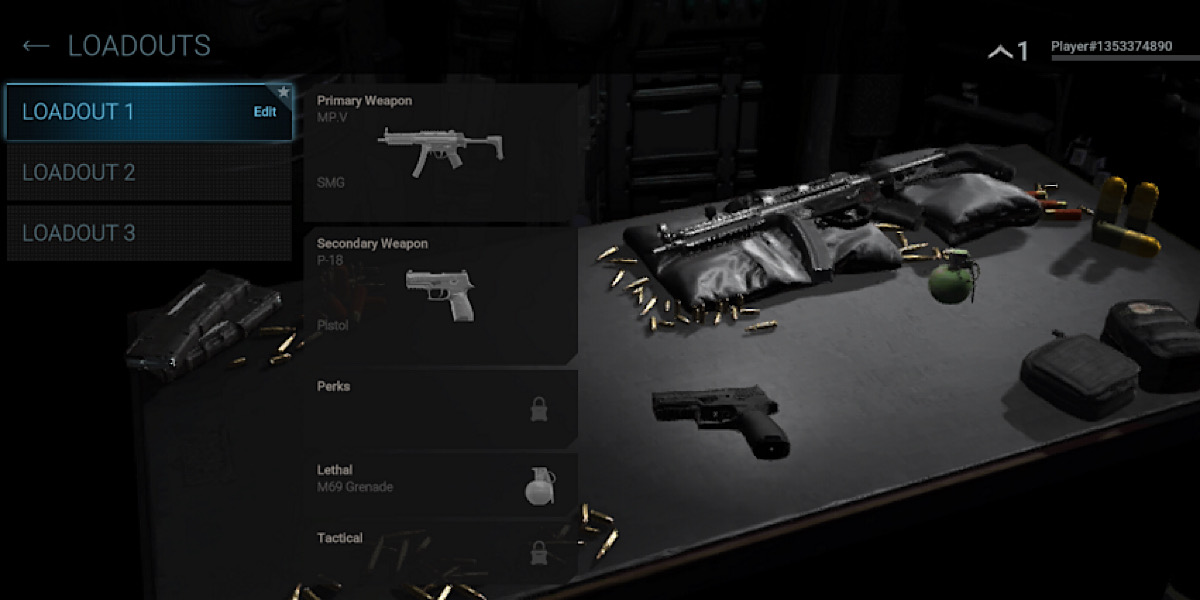Toggle the favorite star on Loadout 1
Screen dimensions: 1200x600
click(x=284, y=92)
